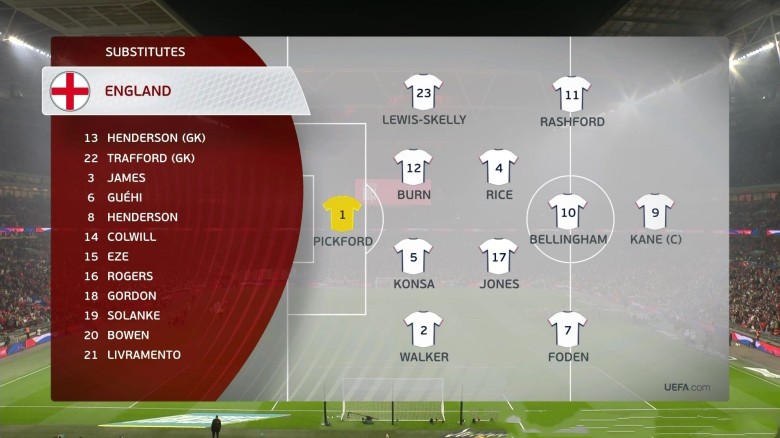Image resolution: width=780 pixels, height=438 pixels.
Task: Pick substitute Eze from the list
Action: 118,257
